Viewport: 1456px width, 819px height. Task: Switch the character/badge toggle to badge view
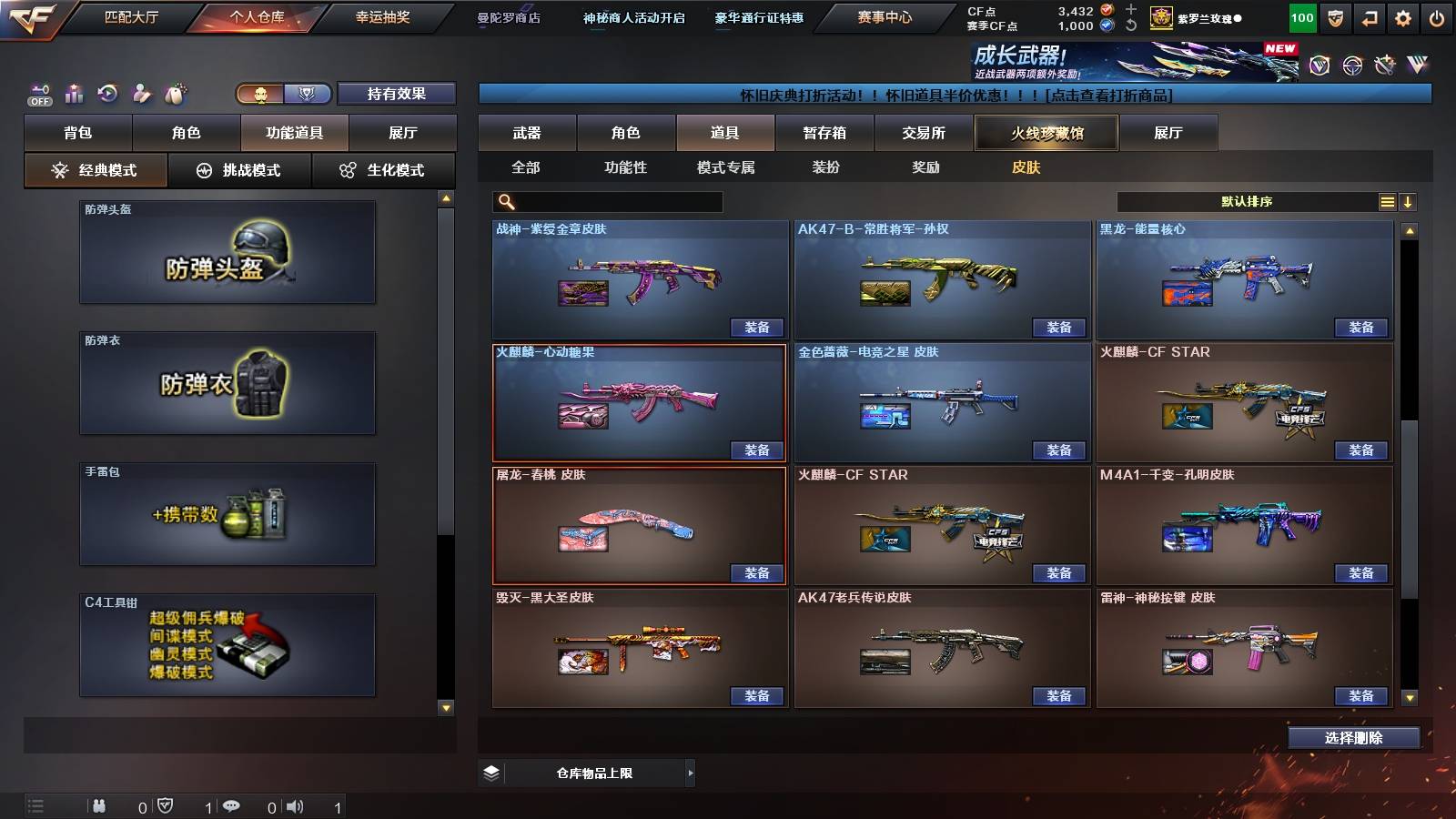[x=308, y=95]
